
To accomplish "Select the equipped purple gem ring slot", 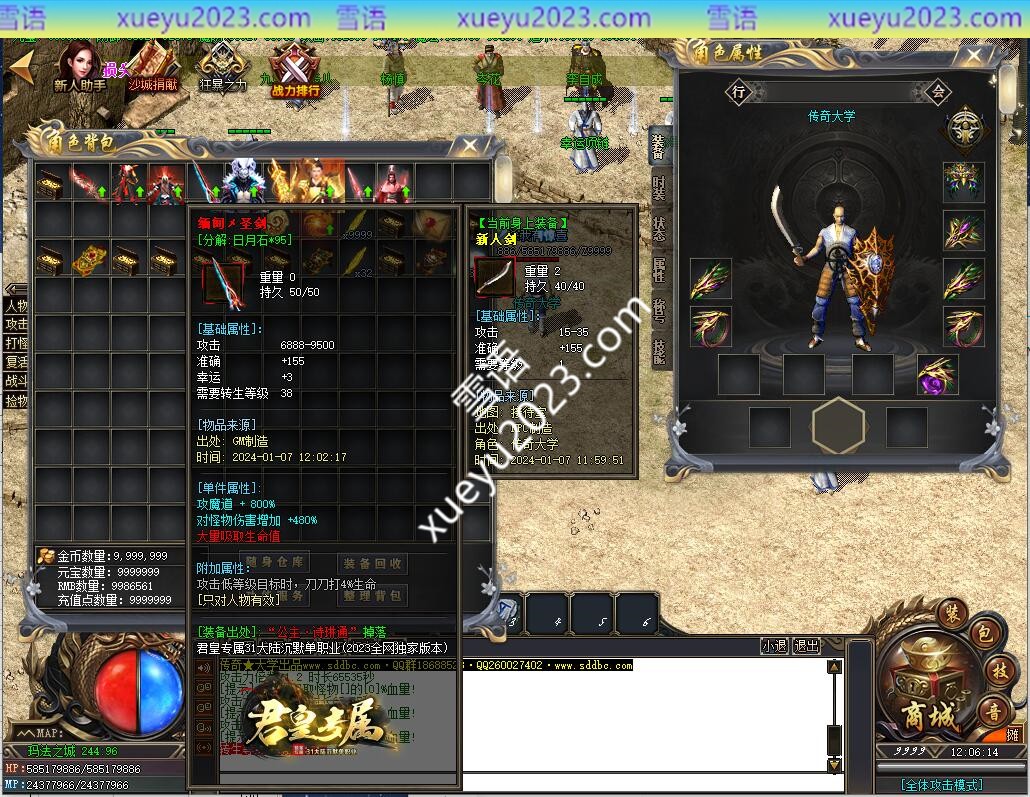I will tap(937, 374).
